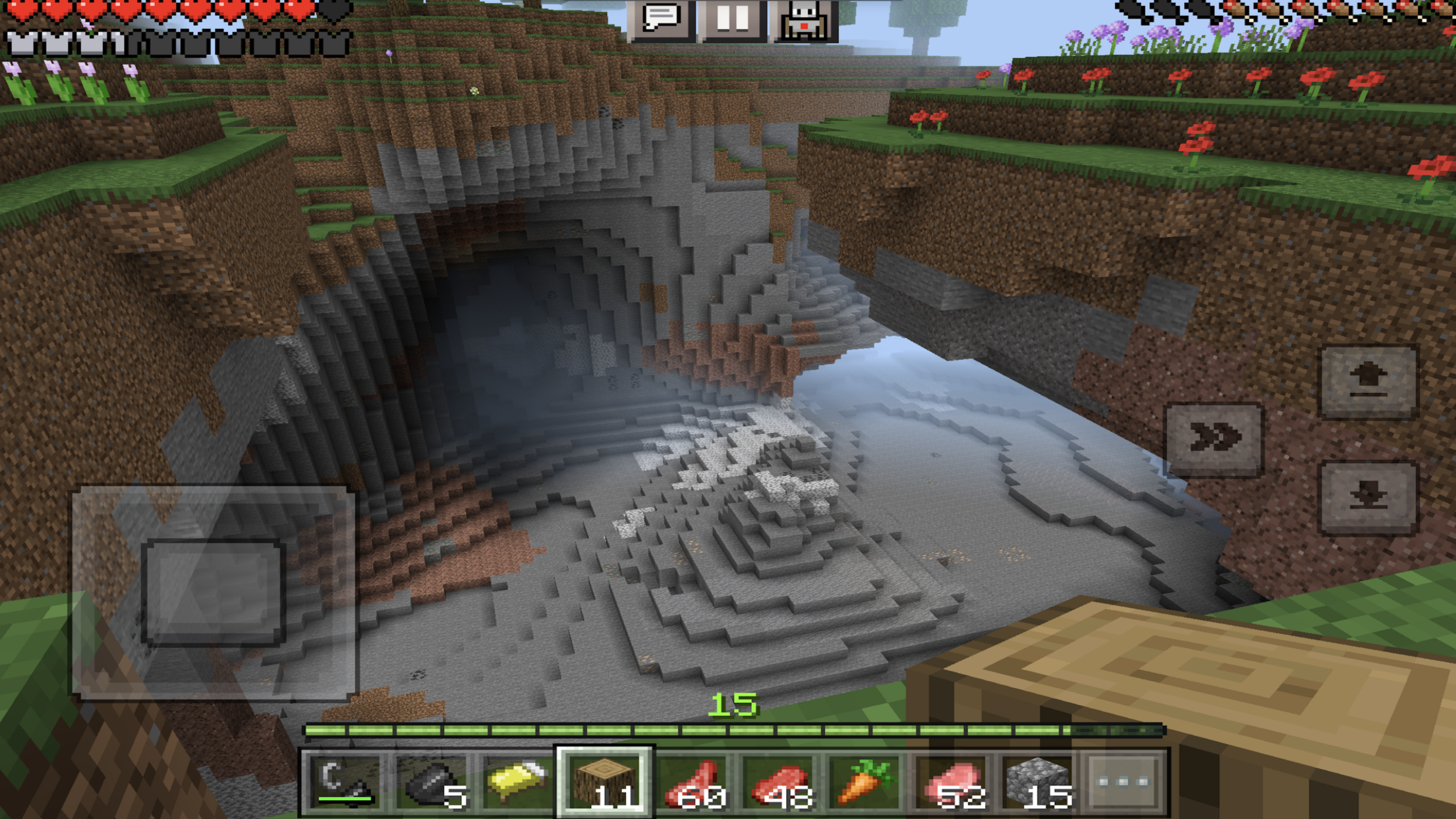The image size is (1456, 819).
Task: Tap the down-arrow sneak button
Action: click(x=1368, y=498)
